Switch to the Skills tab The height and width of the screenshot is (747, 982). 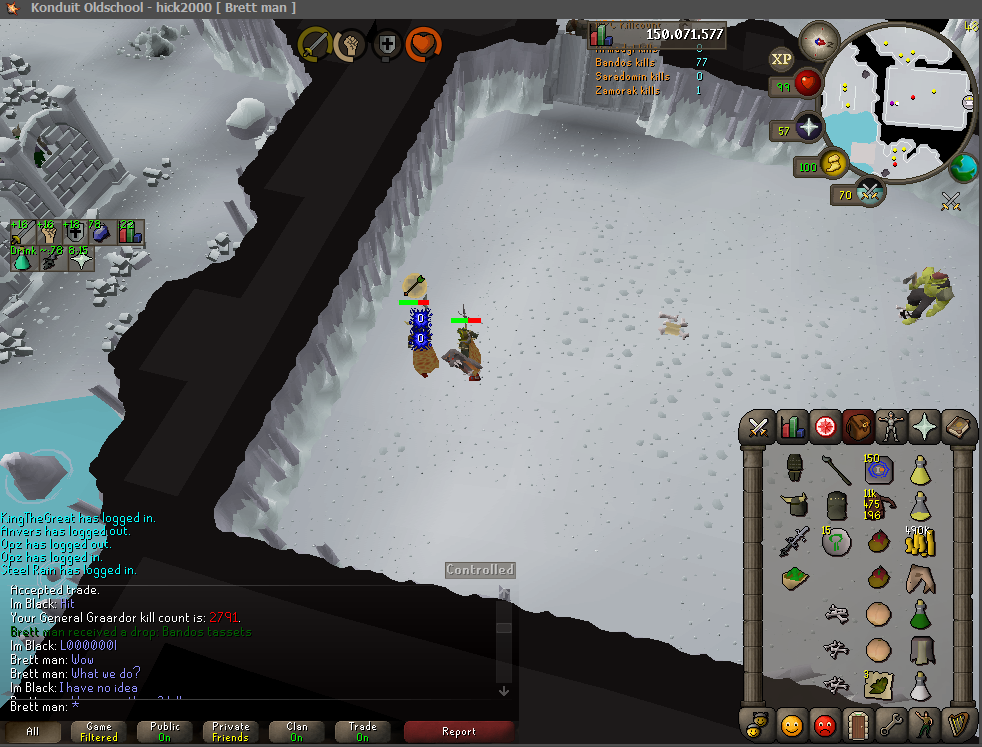[792, 428]
